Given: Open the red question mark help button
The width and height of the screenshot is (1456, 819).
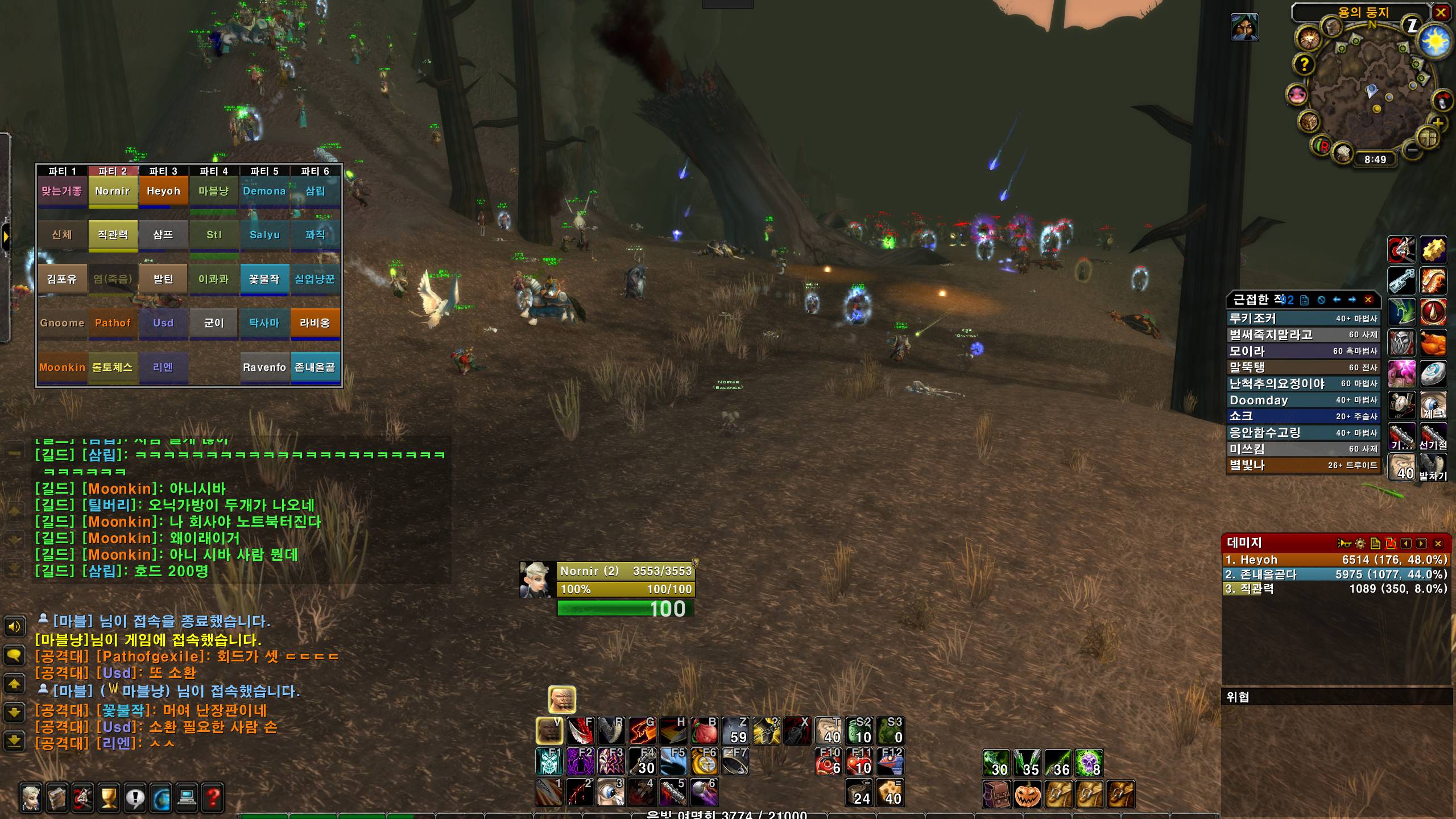Looking at the screenshot, I should click(213, 797).
